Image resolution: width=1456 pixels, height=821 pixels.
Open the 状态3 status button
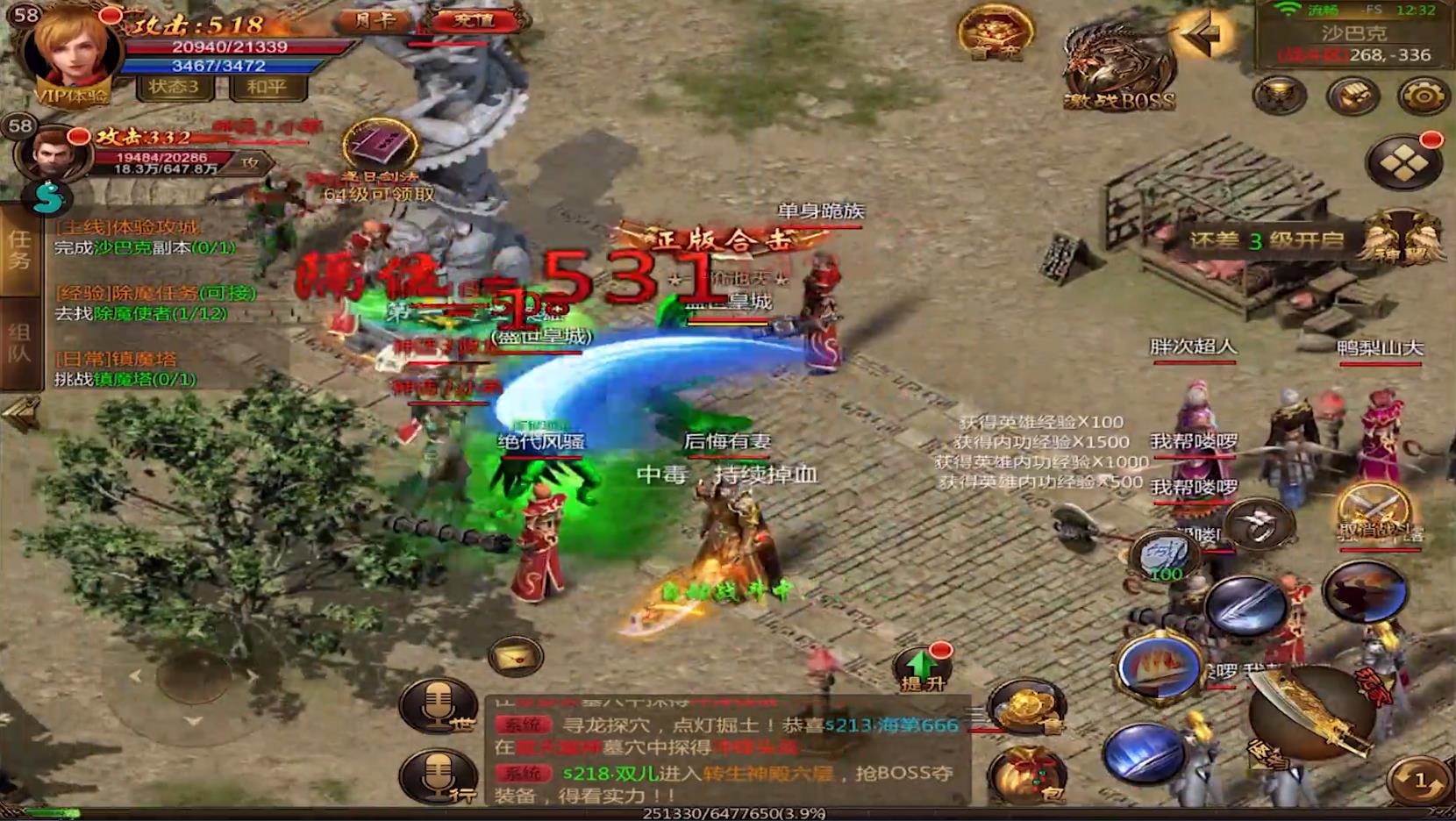[174, 87]
